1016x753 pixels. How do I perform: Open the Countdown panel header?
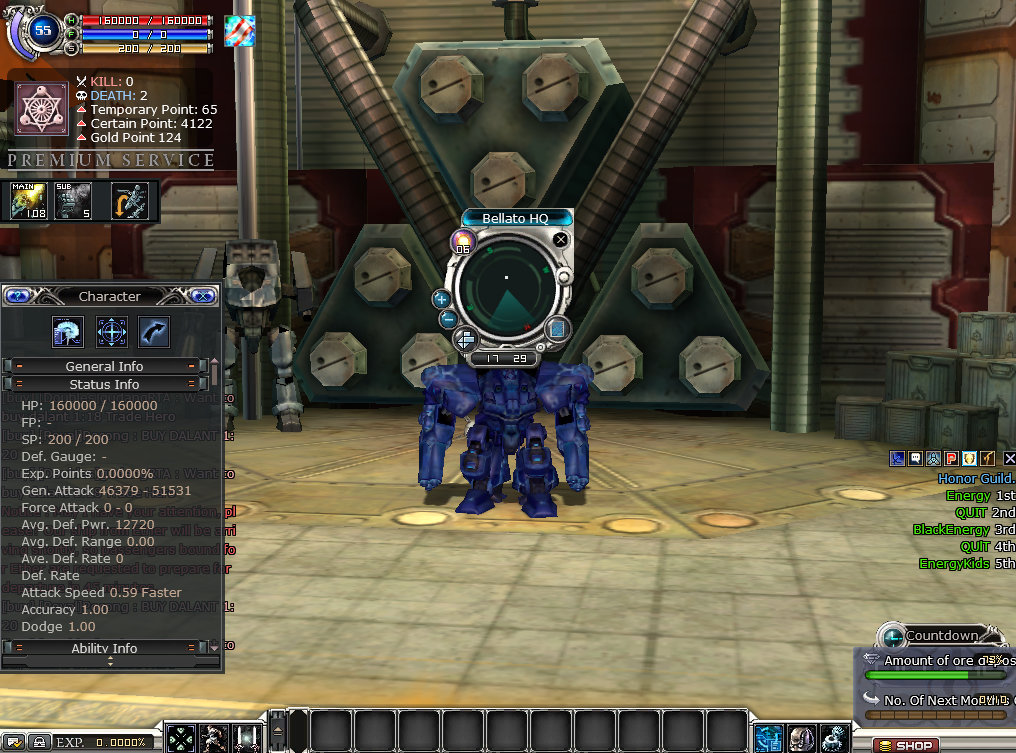(941, 636)
